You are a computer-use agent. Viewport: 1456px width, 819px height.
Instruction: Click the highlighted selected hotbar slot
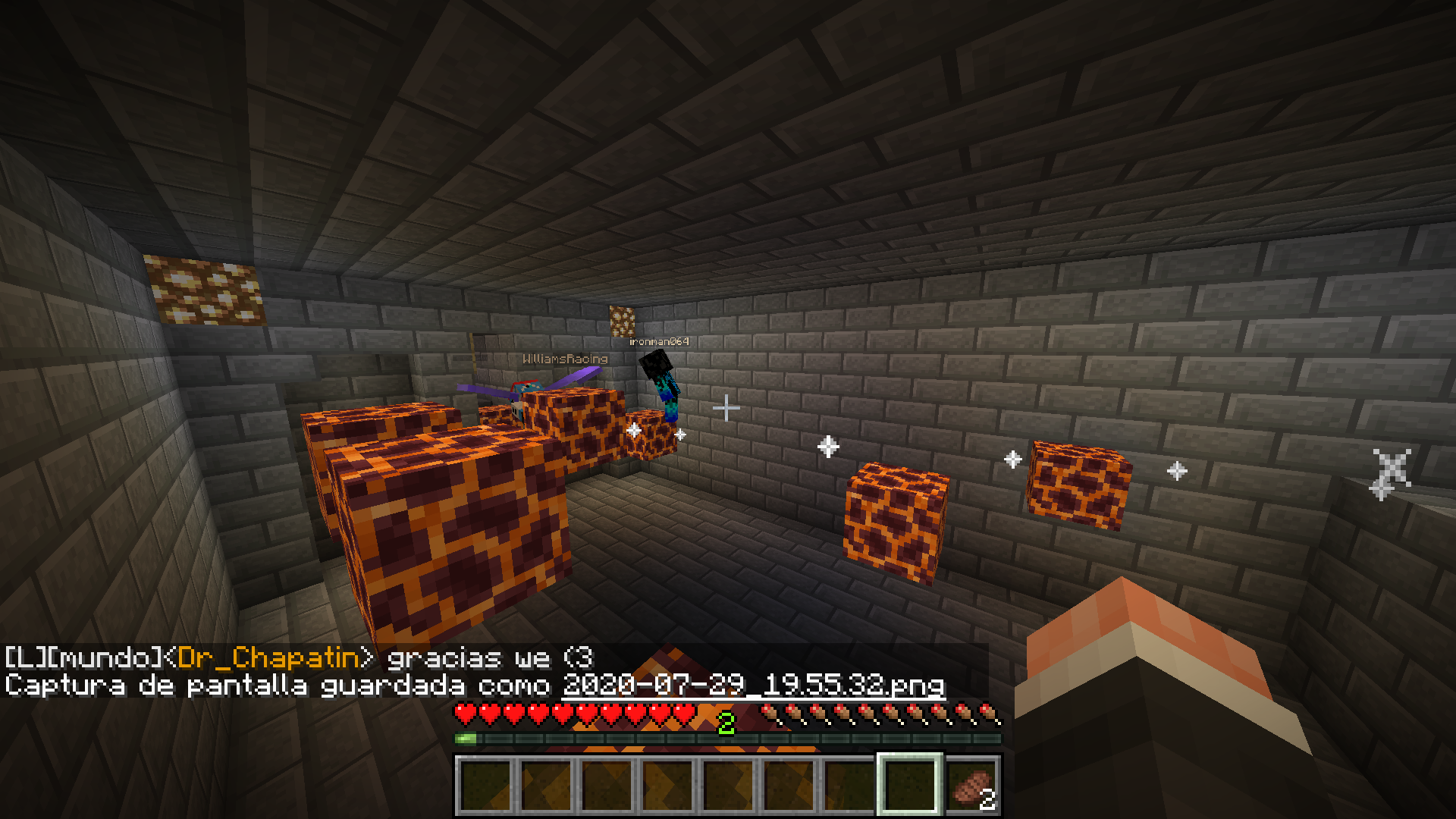(x=909, y=785)
